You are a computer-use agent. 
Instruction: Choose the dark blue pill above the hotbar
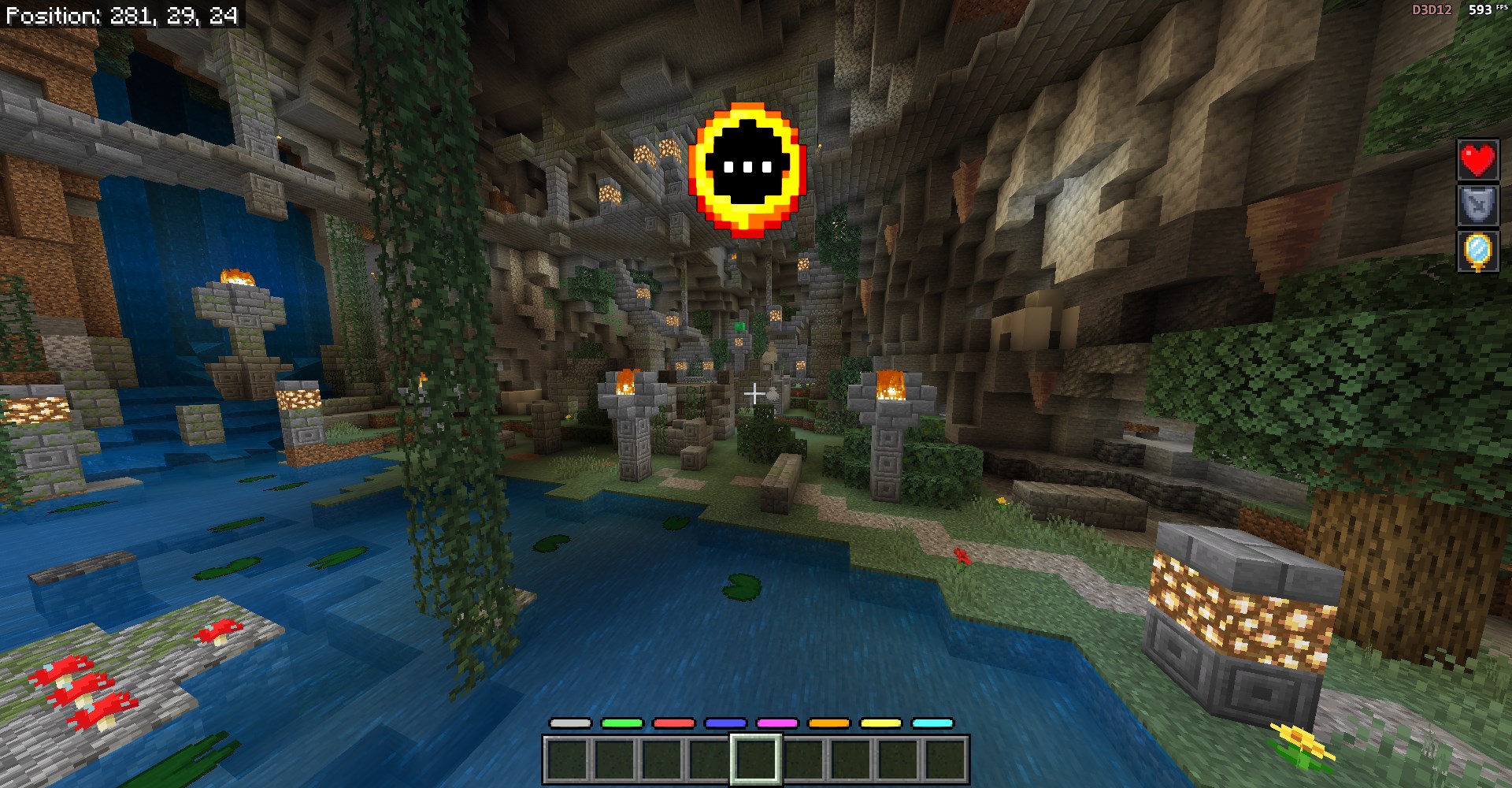pyautogui.click(x=725, y=723)
